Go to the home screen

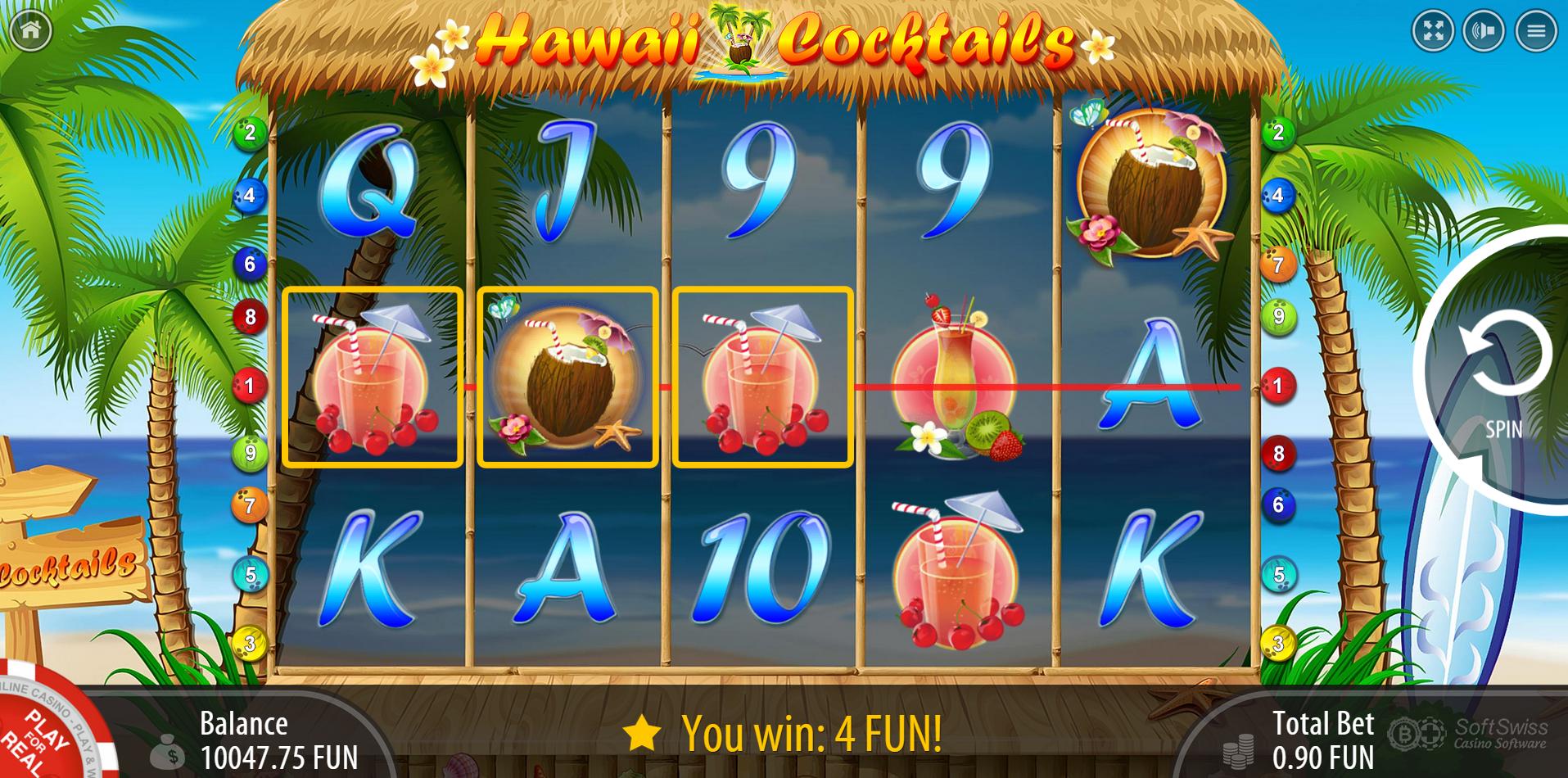click(31, 31)
